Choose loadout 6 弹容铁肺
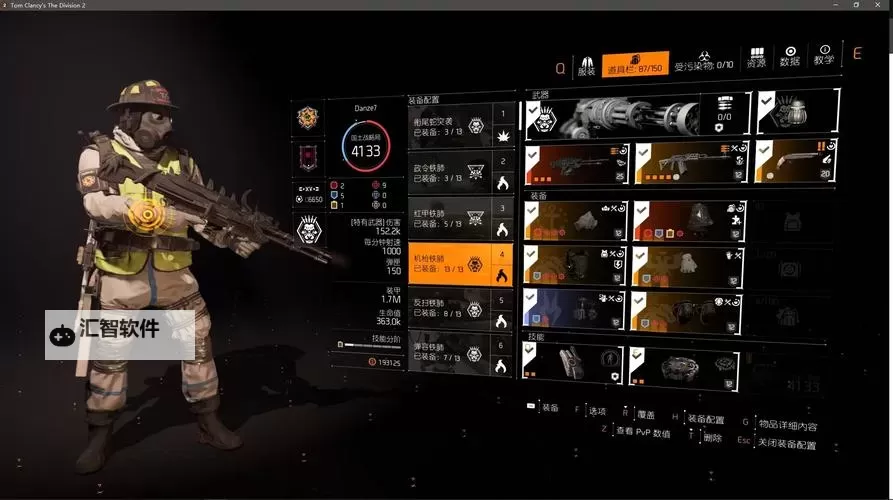The image size is (893, 500). pos(462,354)
